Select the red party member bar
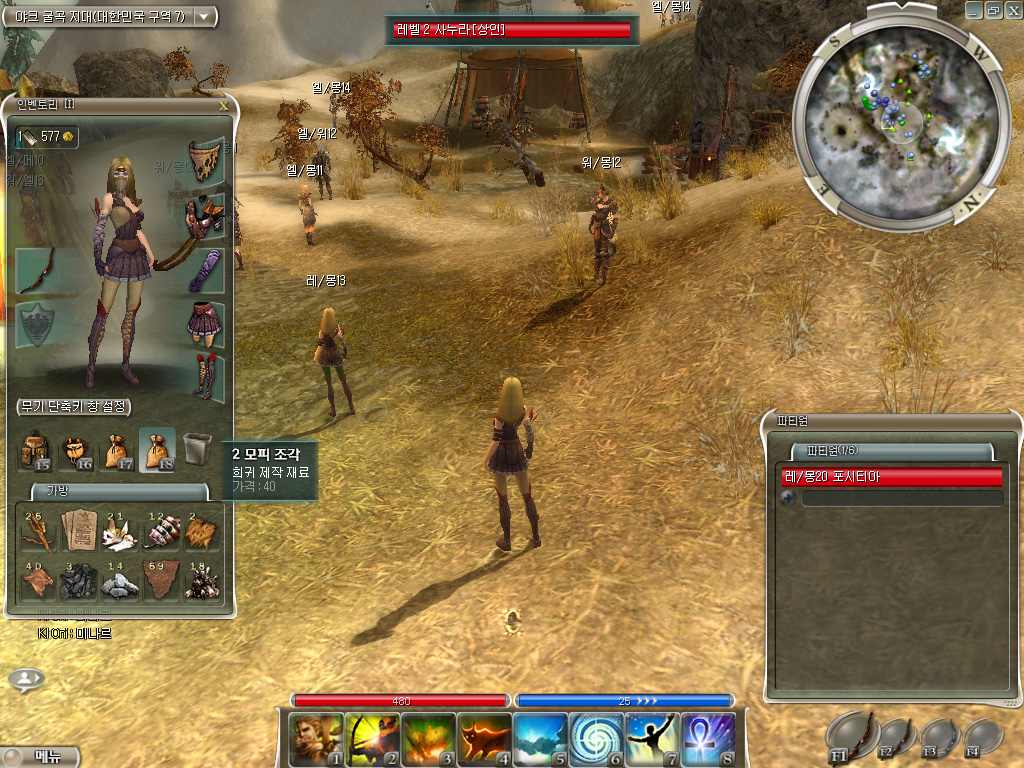 point(891,477)
